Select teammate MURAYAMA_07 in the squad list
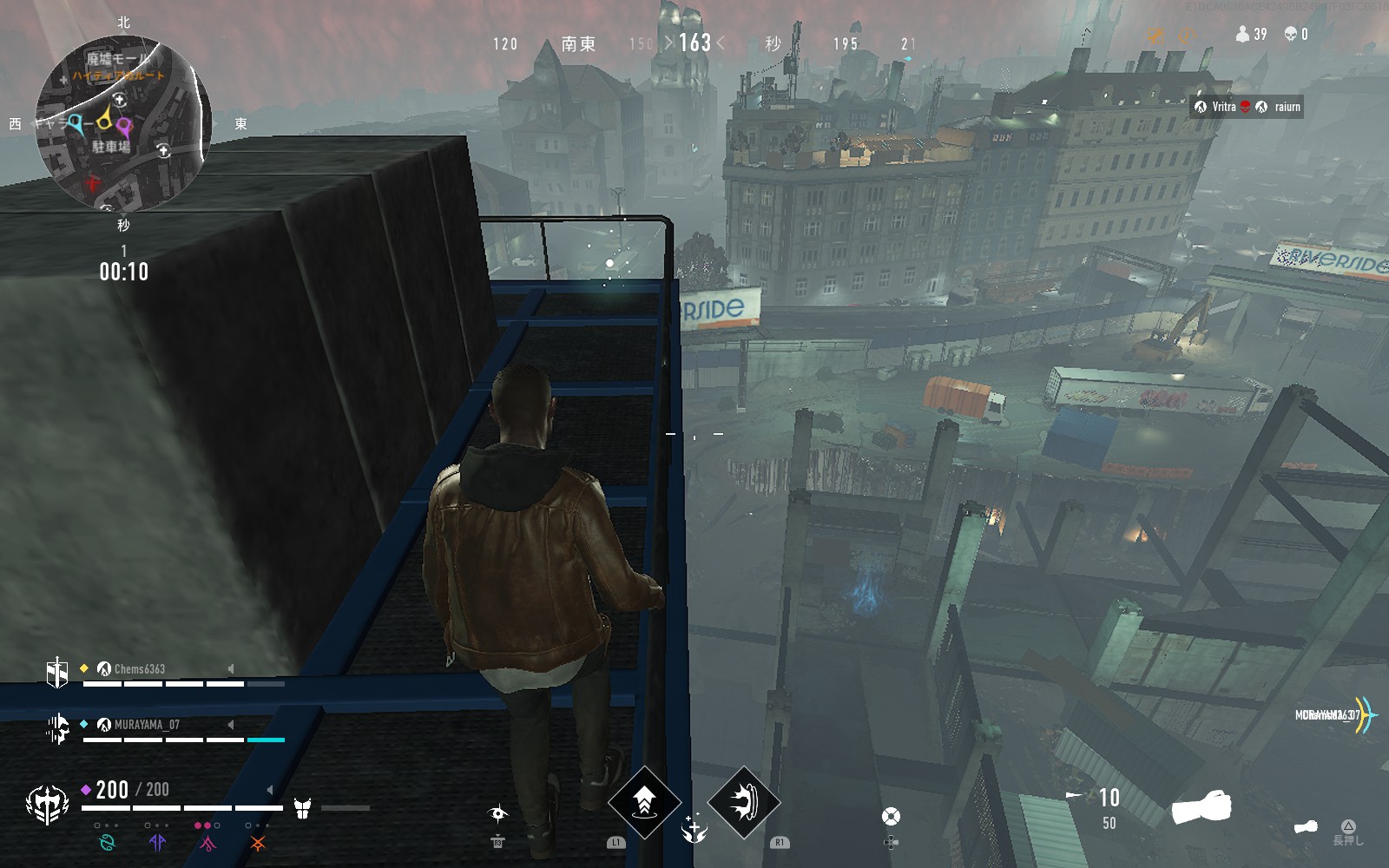1389x868 pixels. pos(146,725)
